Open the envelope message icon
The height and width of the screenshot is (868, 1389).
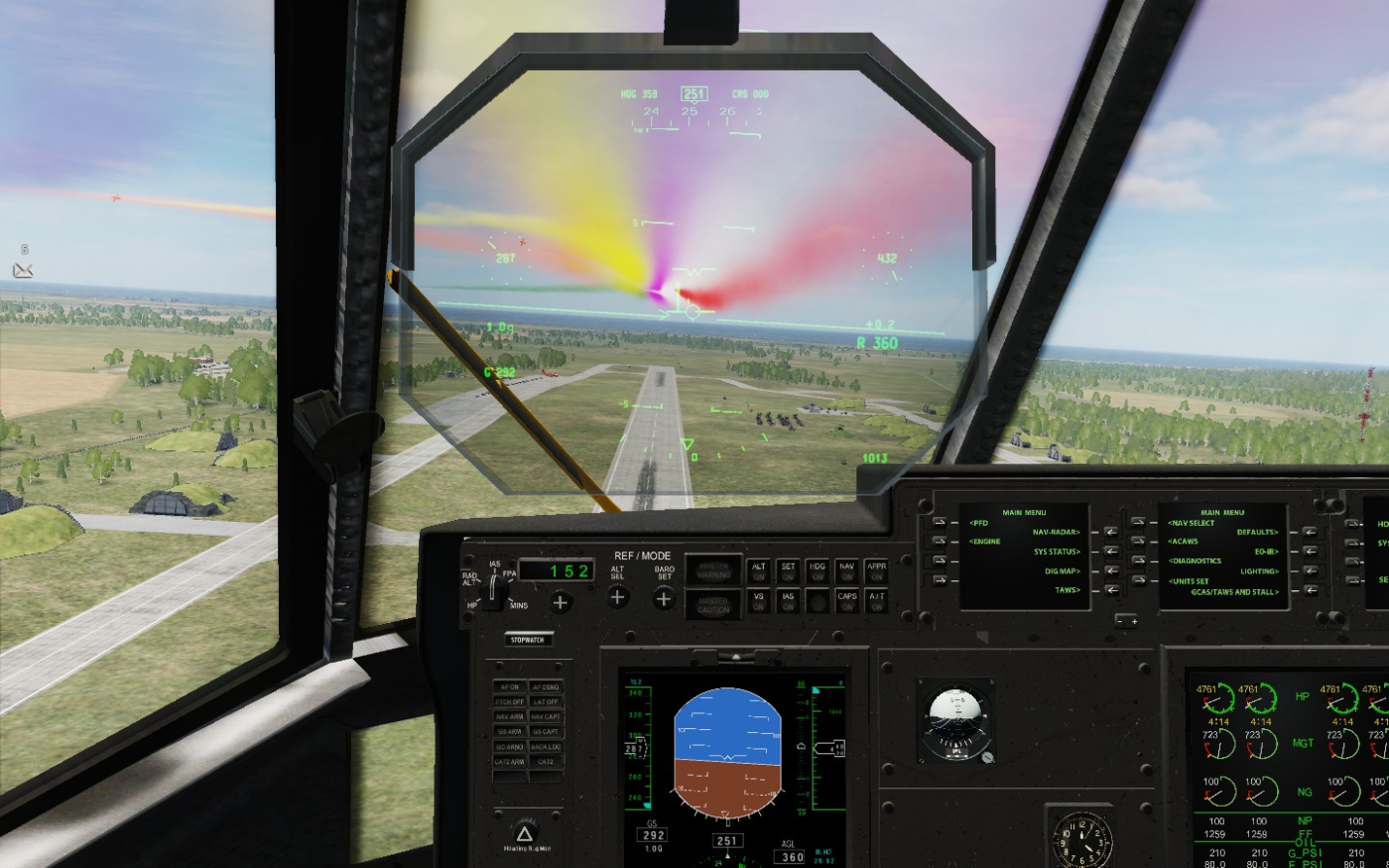(23, 270)
